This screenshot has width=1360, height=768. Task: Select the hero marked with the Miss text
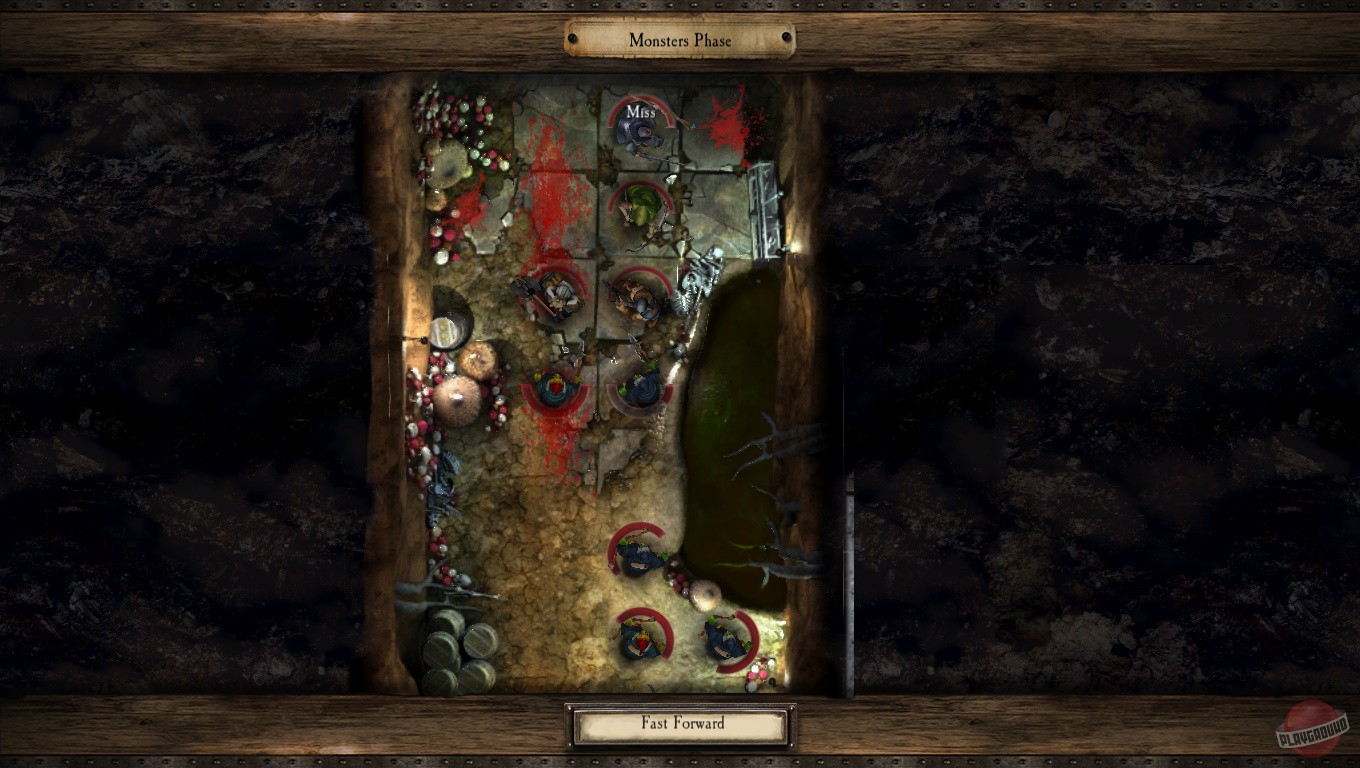click(640, 135)
